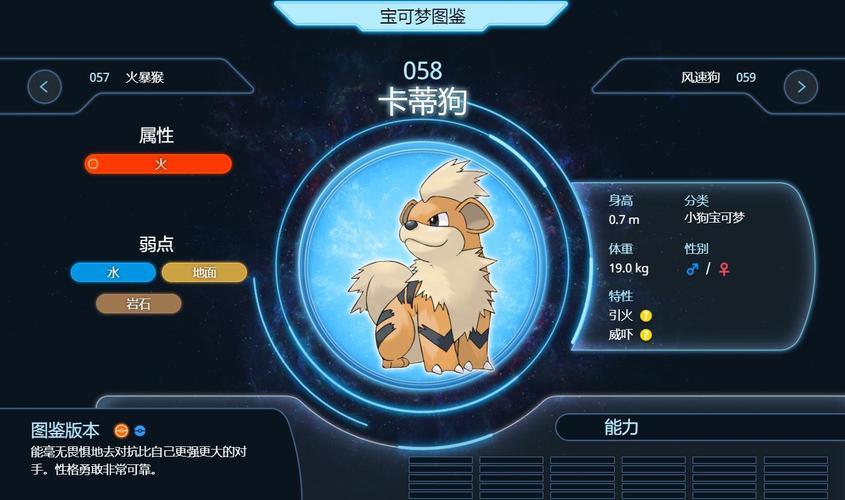The image size is (845, 500).
Task: Click the 宝可梦图鉴 title banner
Action: tap(422, 17)
